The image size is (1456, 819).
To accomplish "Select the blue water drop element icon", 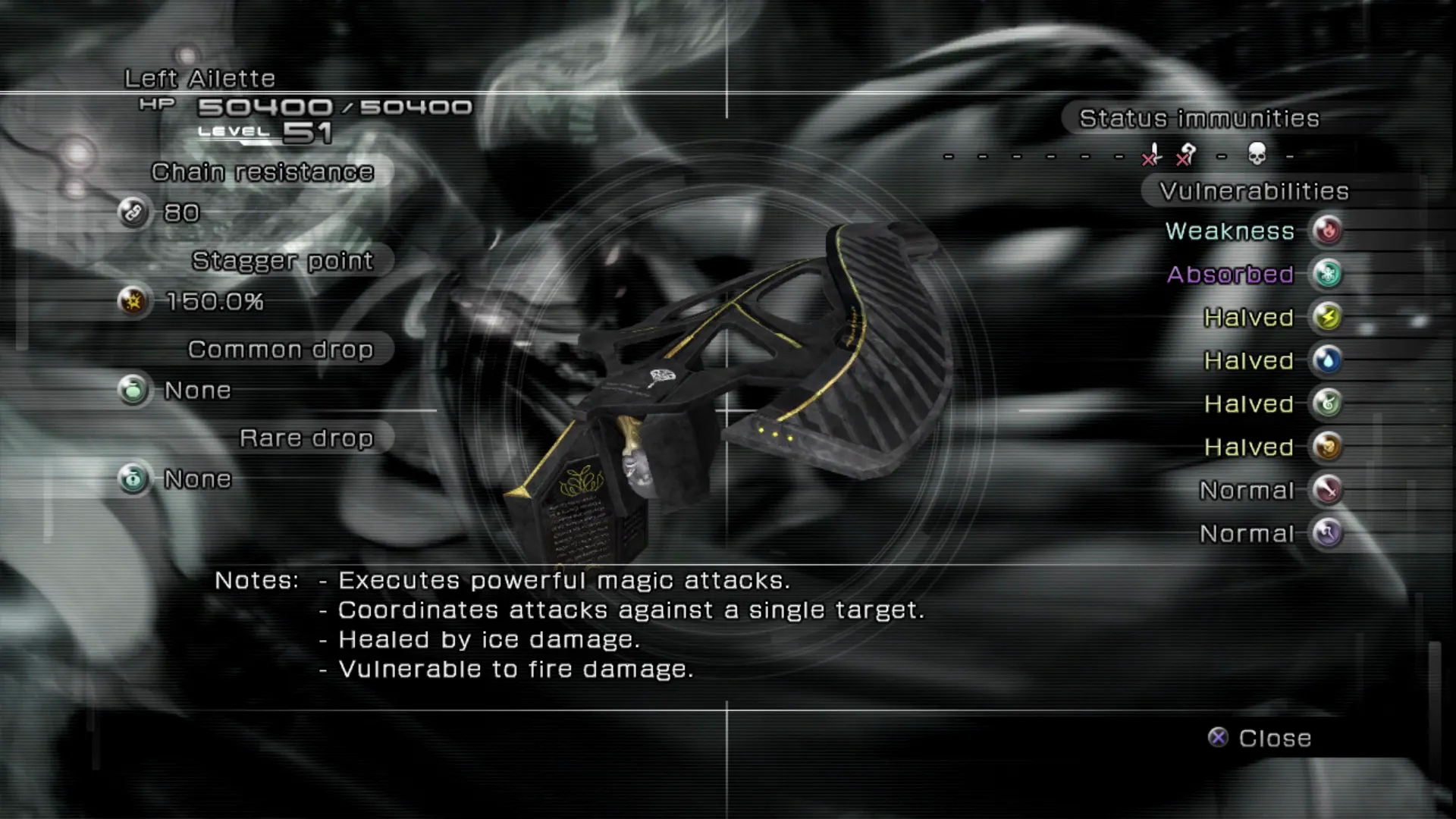I will pos(1327,360).
